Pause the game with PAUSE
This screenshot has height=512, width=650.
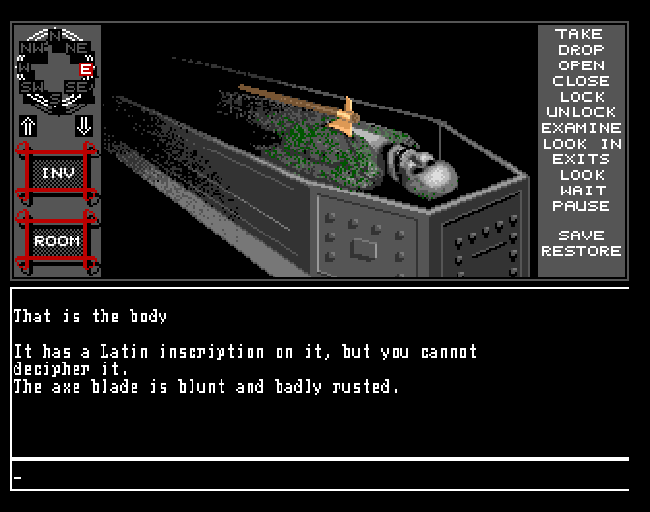point(580,206)
